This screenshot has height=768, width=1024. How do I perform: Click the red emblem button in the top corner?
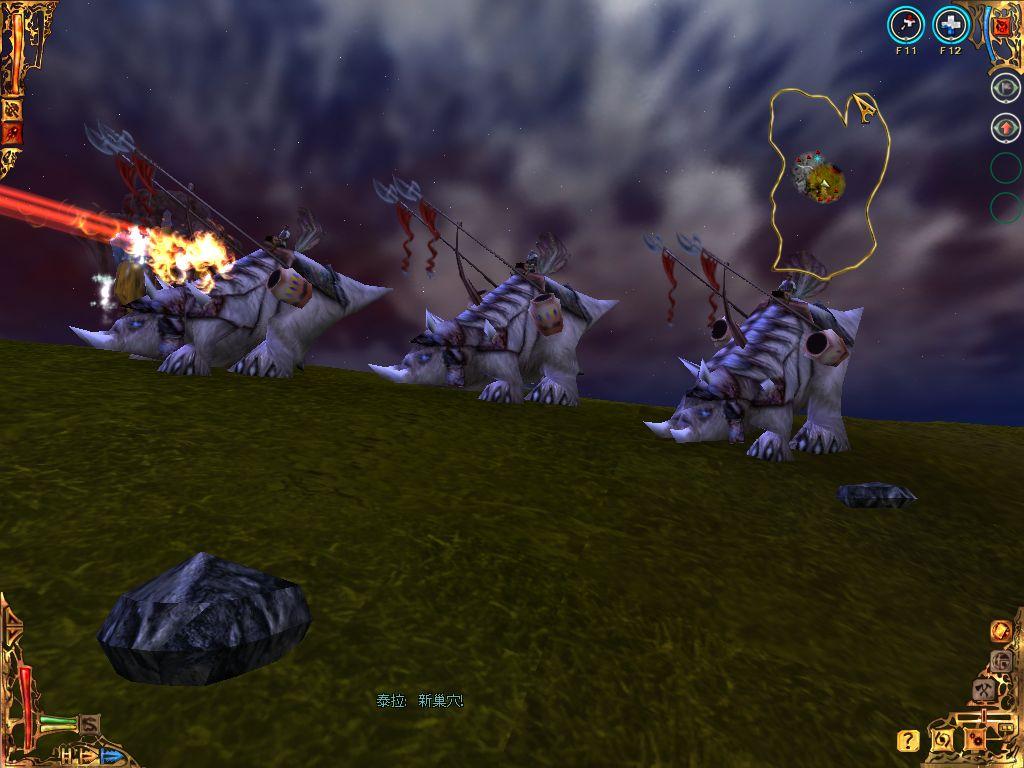[x=1003, y=27]
